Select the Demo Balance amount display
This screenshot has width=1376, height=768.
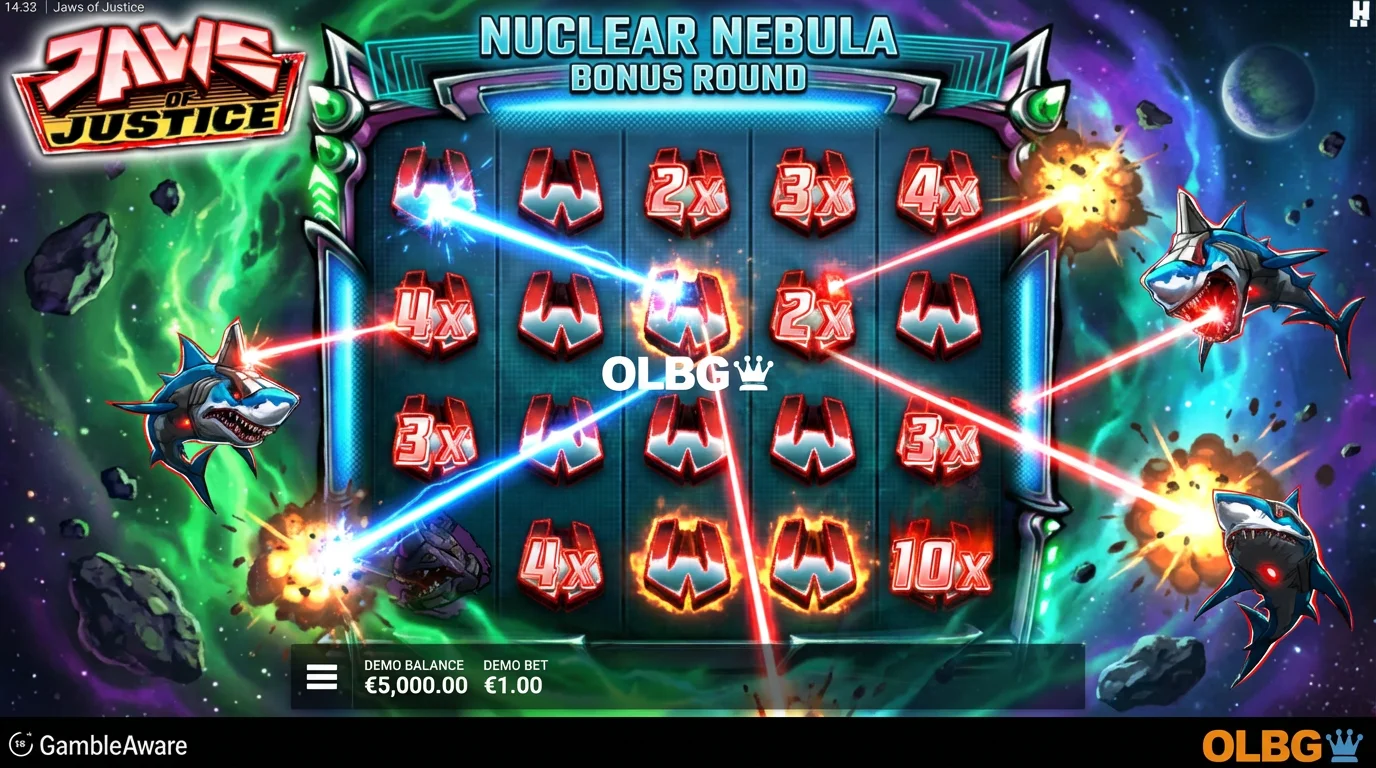416,685
